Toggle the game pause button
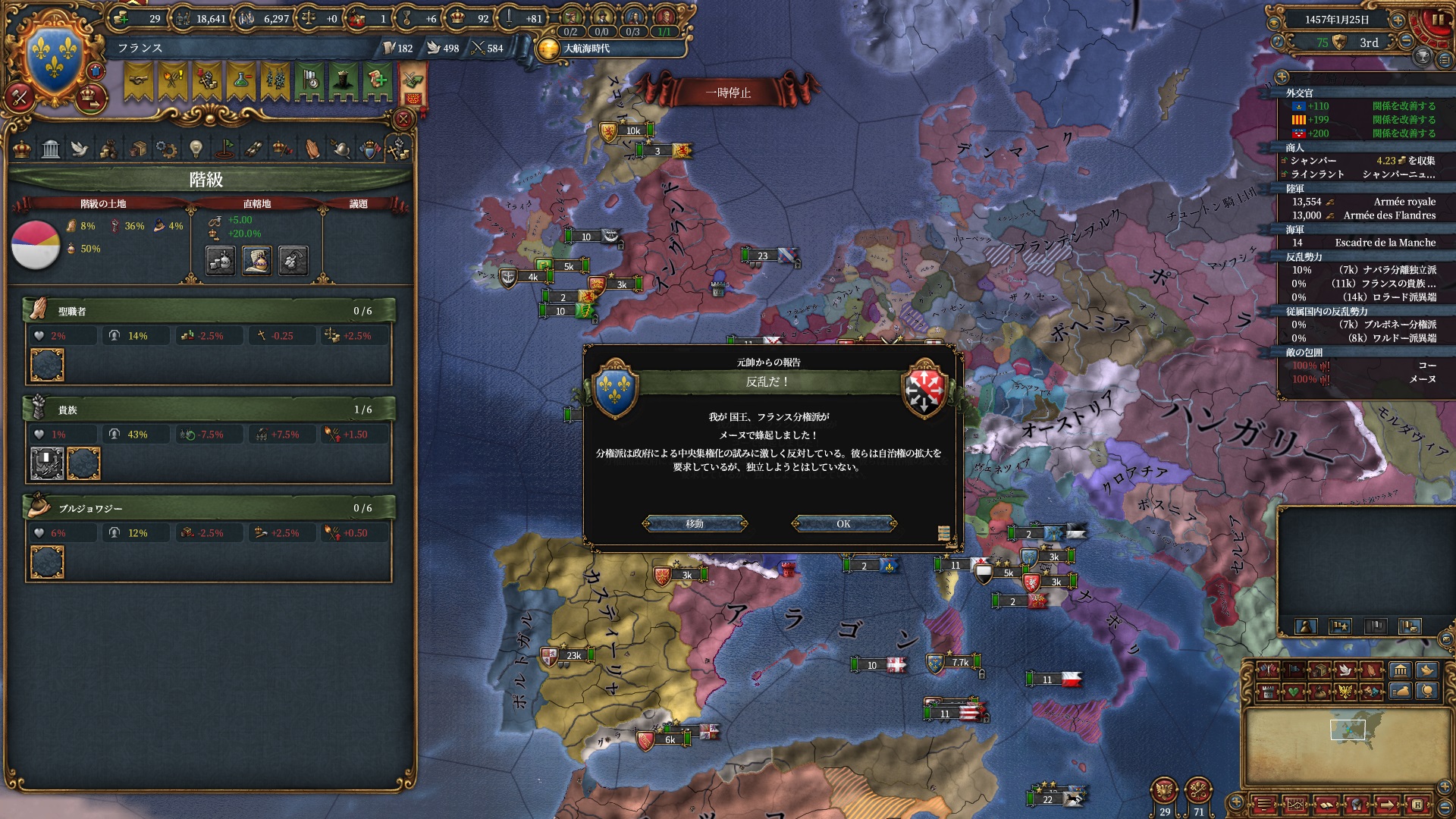This screenshot has height=819, width=1456. coord(1439,20)
